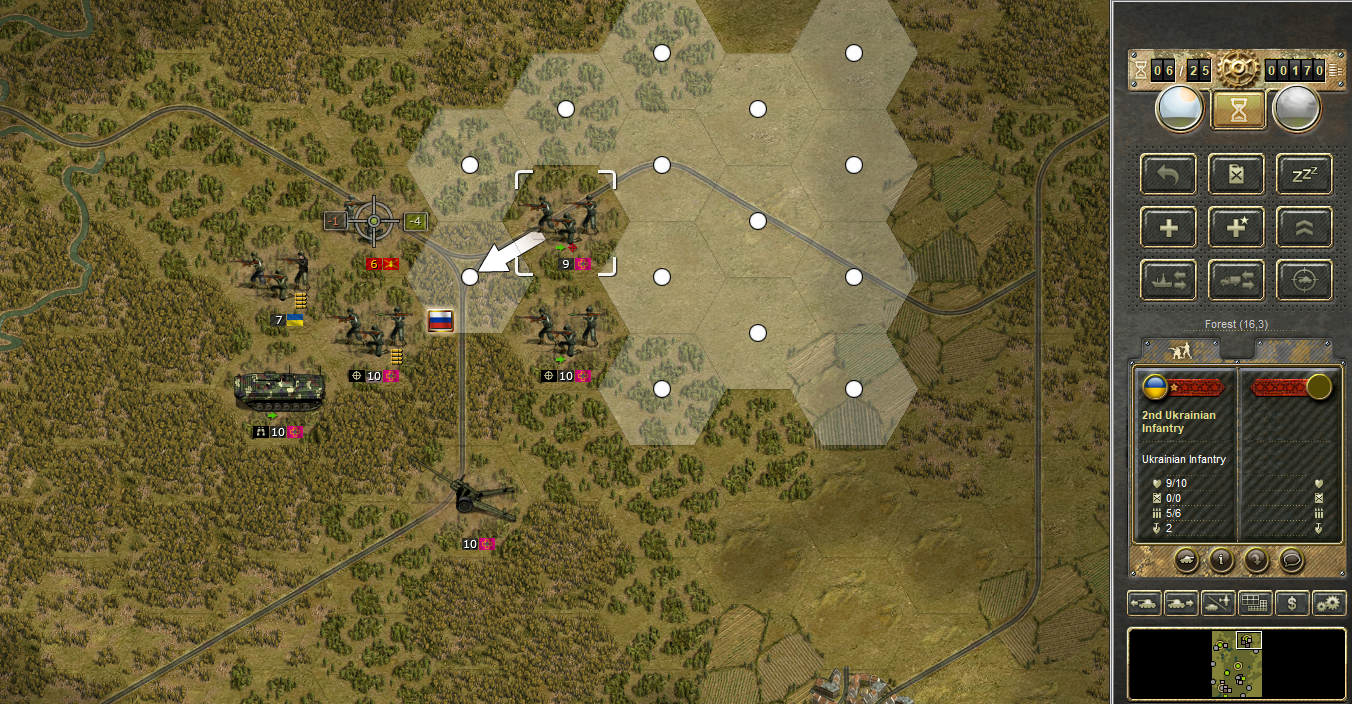
Task: Click the plus-with-star elite replacements button
Action: 1236,227
